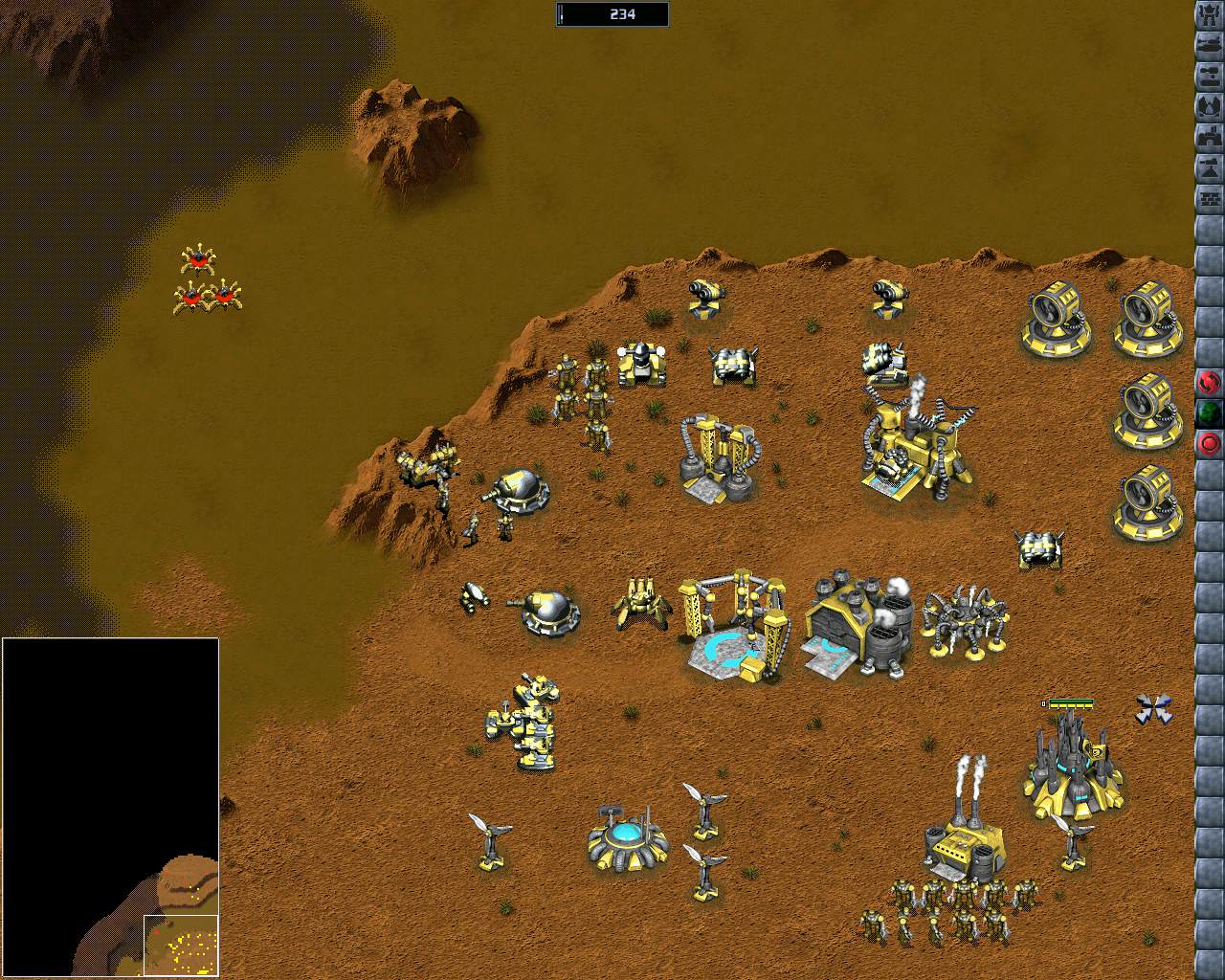Click the explored region on the minimap
The height and width of the screenshot is (980, 1225).
181,945
